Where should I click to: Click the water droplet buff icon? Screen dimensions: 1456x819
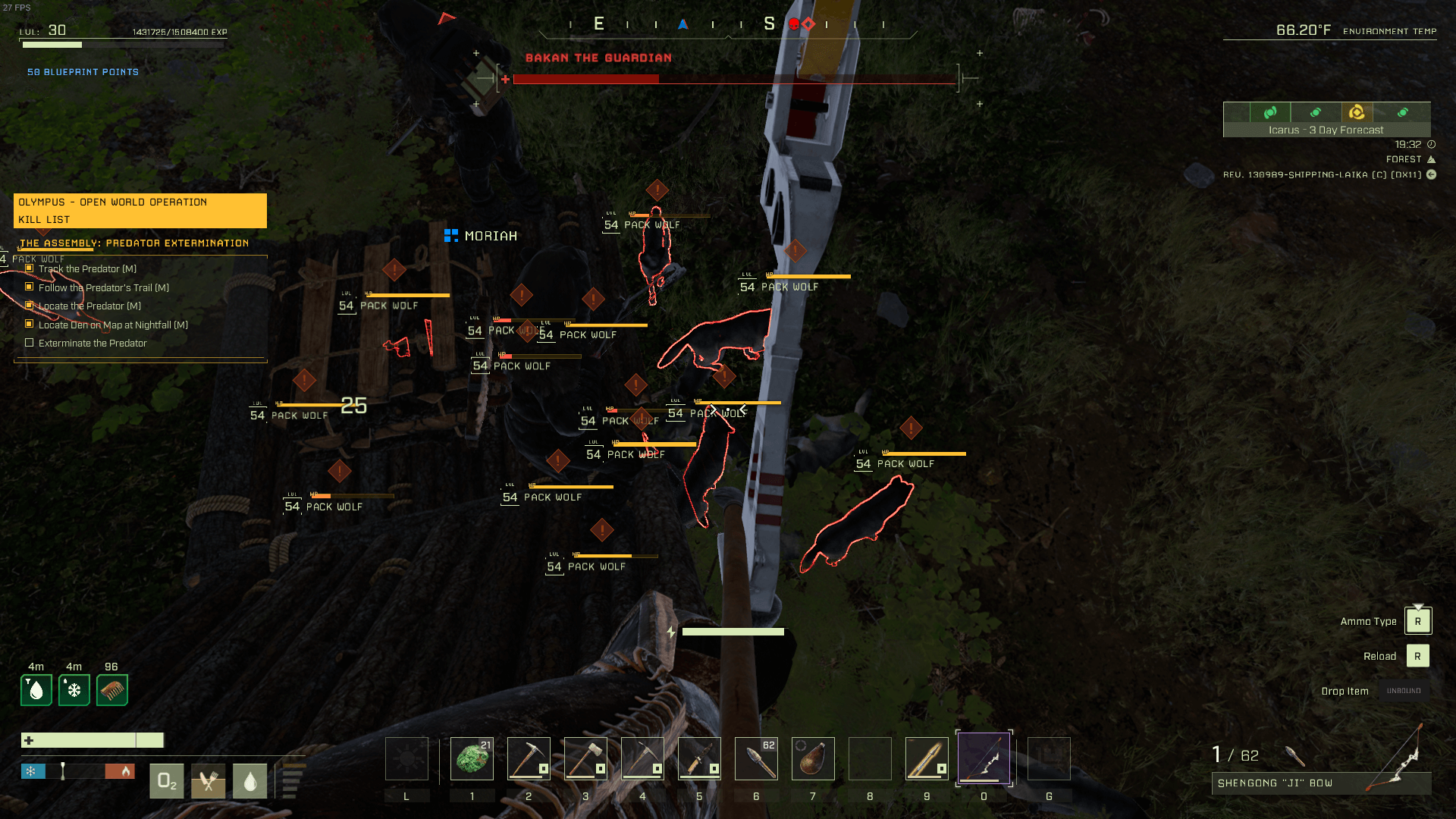pyautogui.click(x=36, y=690)
